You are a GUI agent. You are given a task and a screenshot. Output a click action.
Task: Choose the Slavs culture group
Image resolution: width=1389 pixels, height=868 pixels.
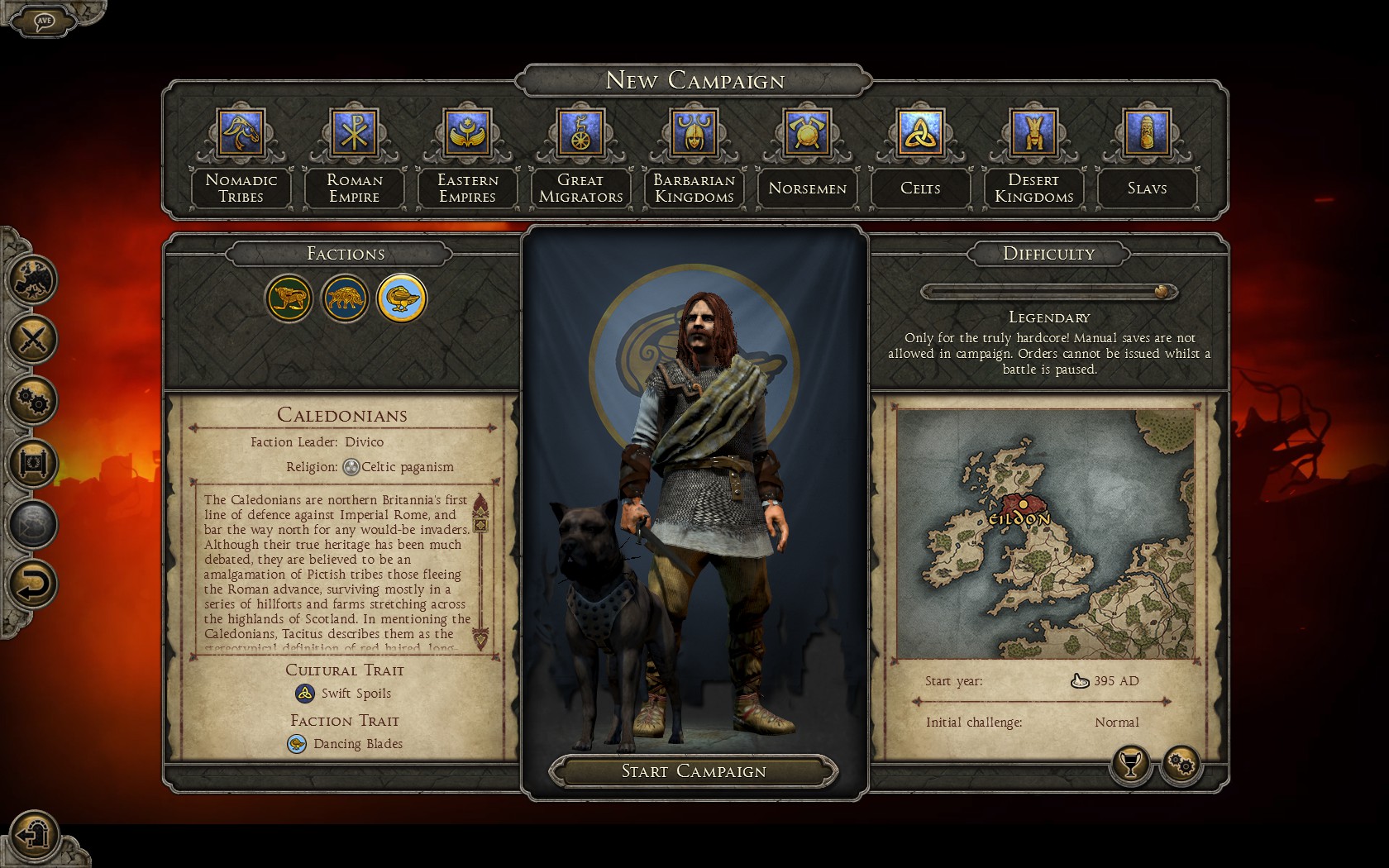tap(1147, 134)
